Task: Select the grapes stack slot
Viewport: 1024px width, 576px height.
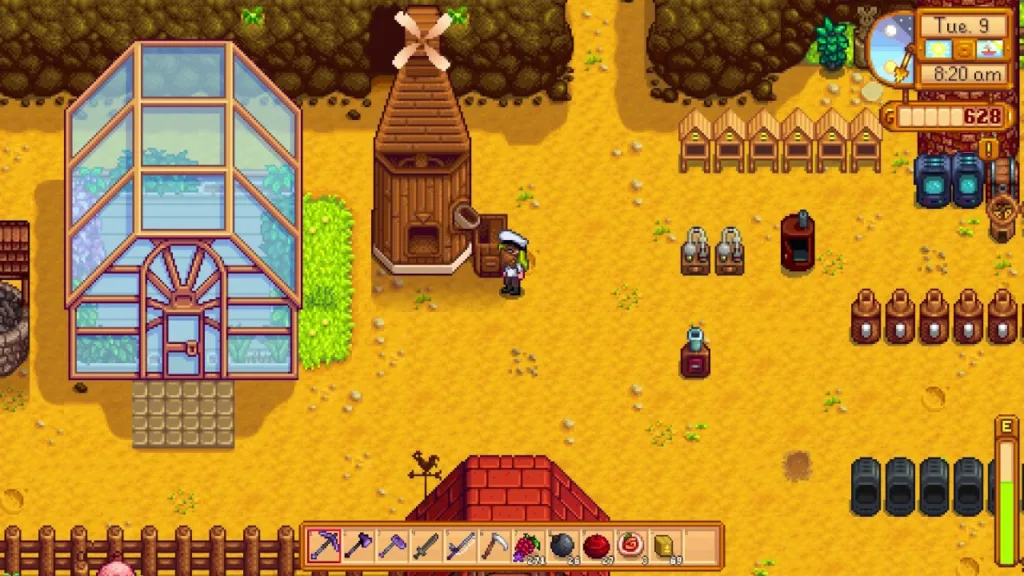Action: point(528,546)
